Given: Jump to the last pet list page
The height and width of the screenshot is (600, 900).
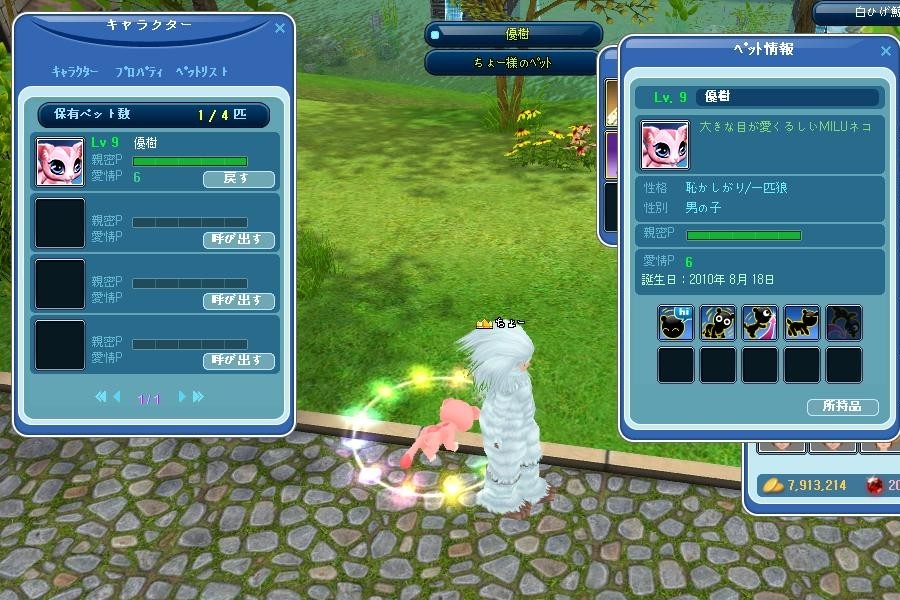Looking at the screenshot, I should [x=198, y=397].
